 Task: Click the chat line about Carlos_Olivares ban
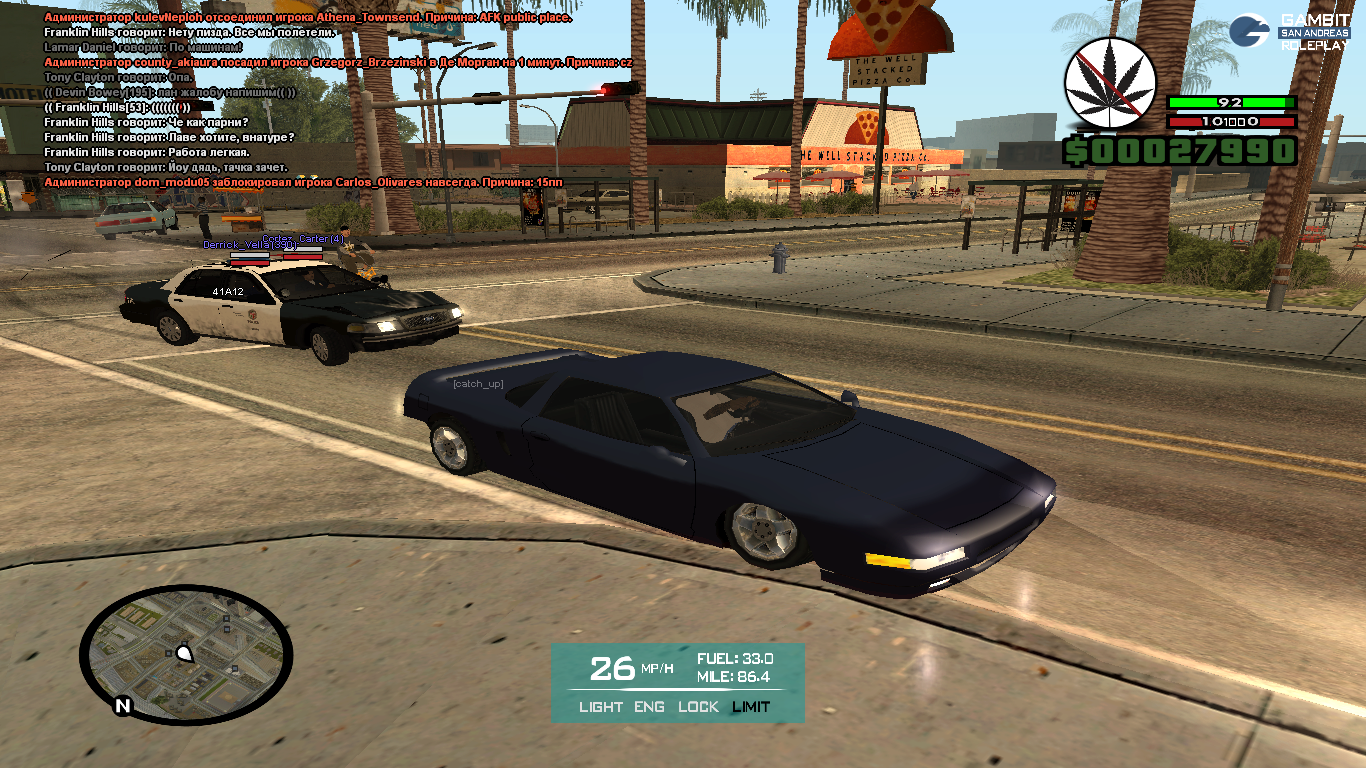point(303,182)
